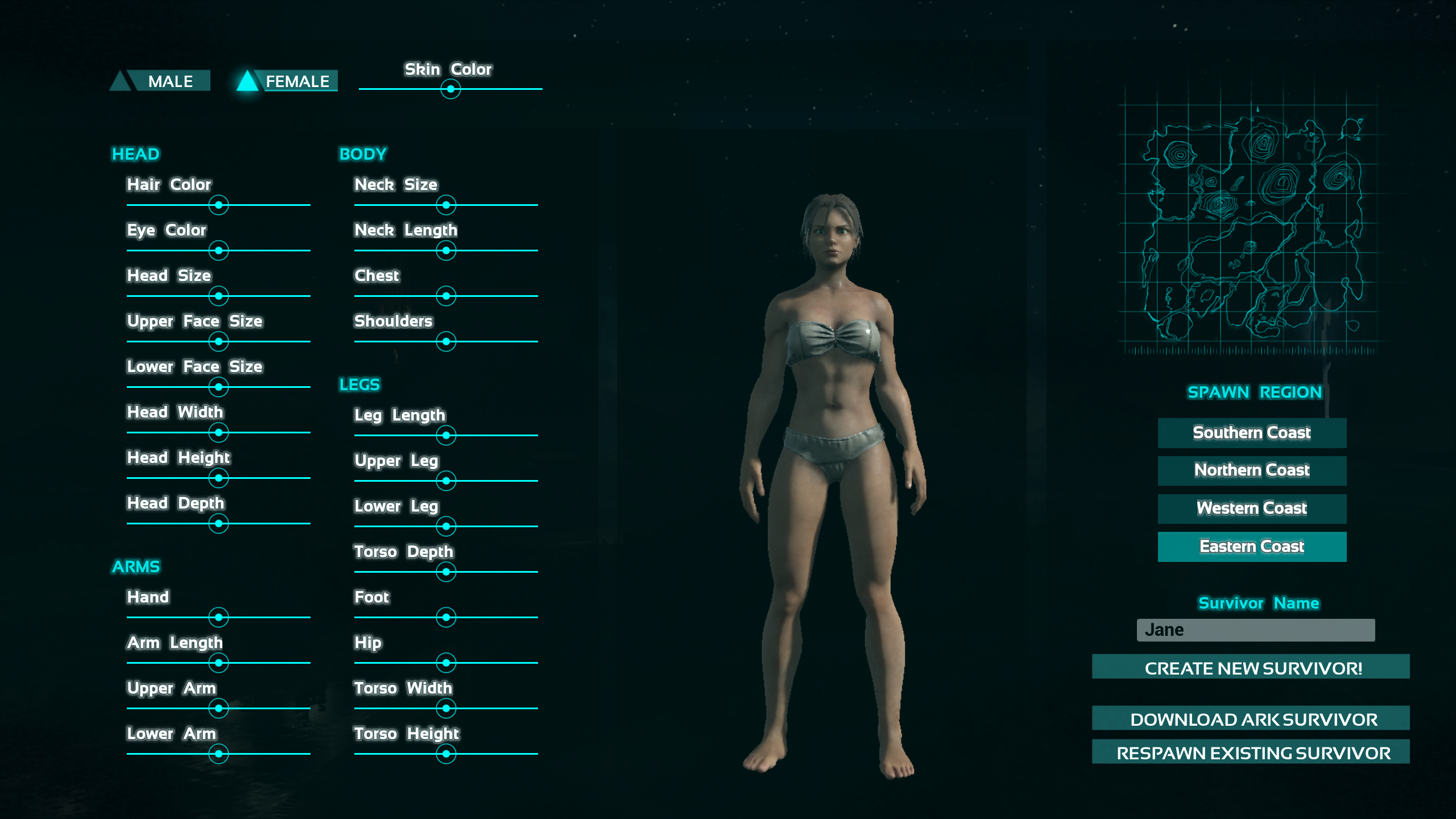Screen dimensions: 1456x819
Task: Set the Head Size slider
Action: pos(218,296)
